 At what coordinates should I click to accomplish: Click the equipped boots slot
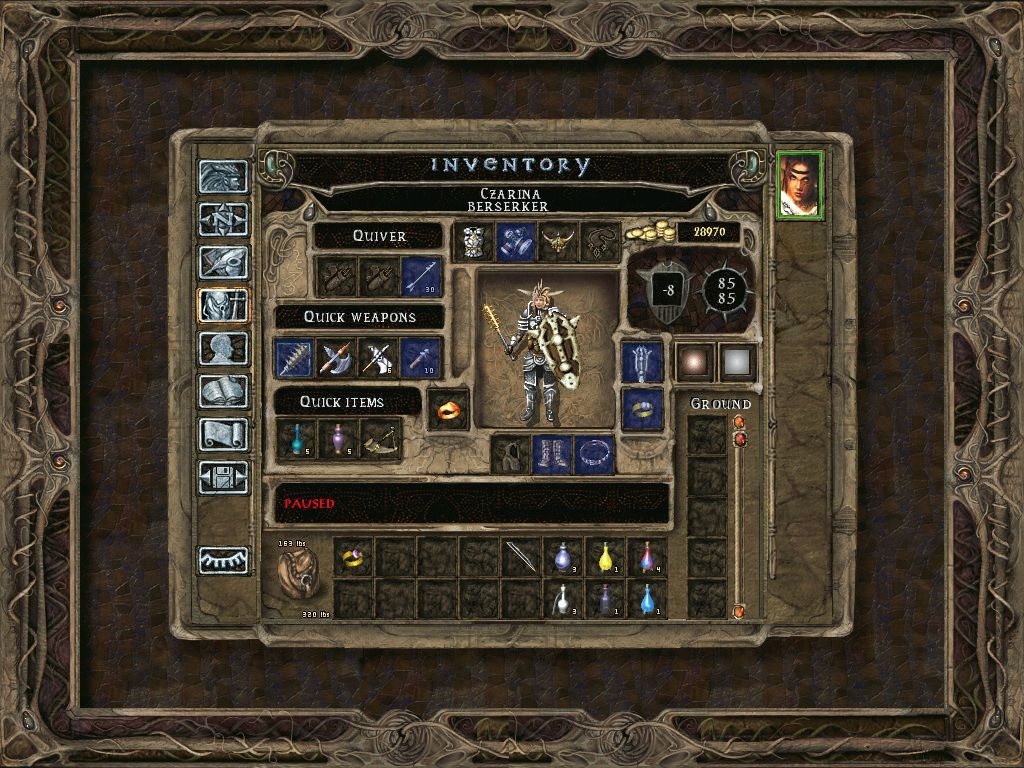552,454
